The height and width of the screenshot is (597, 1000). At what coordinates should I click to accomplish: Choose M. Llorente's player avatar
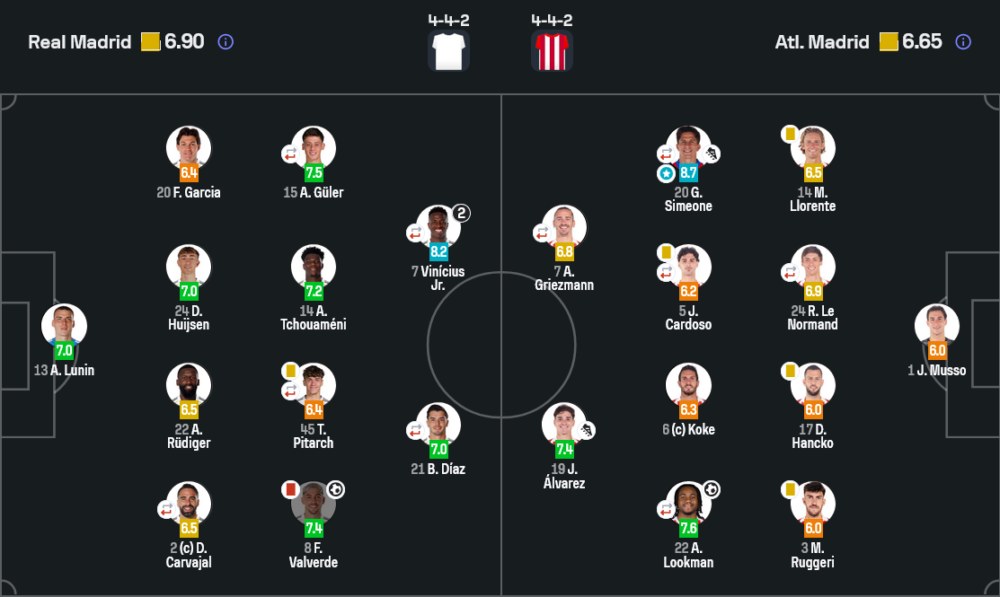click(813, 149)
